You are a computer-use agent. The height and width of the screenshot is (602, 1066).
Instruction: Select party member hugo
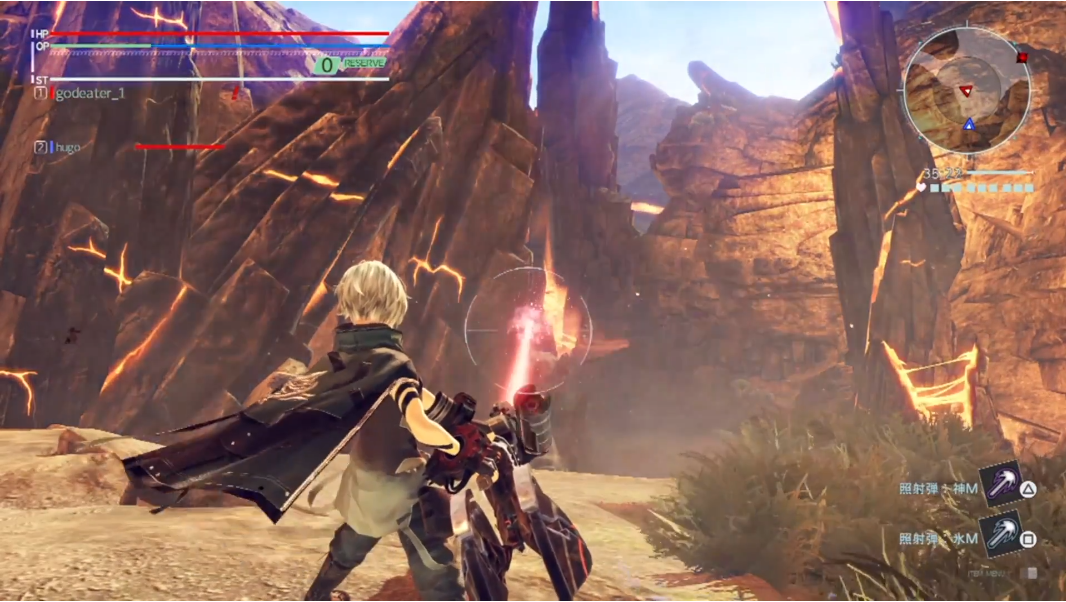[x=68, y=147]
